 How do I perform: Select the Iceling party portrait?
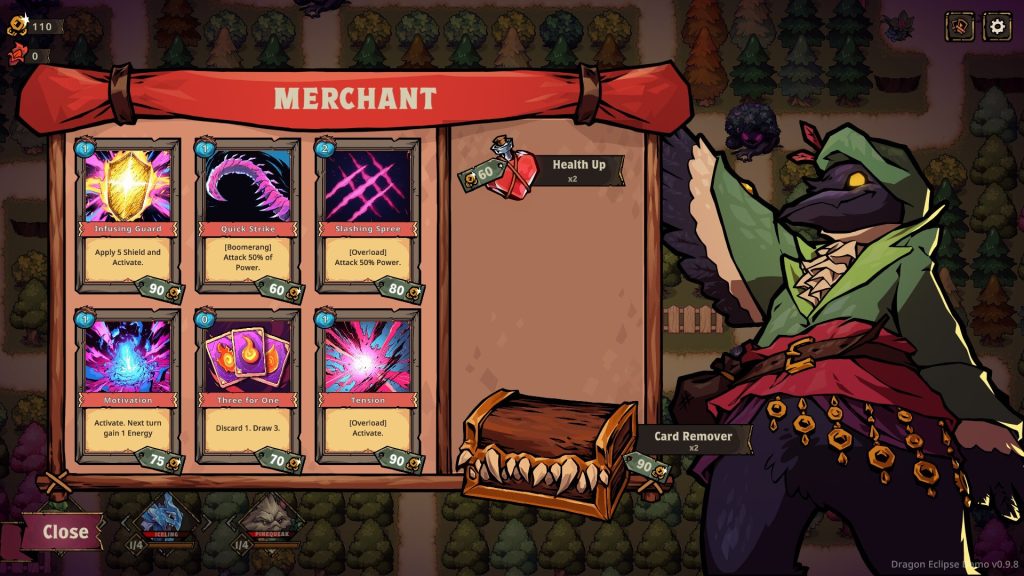pos(161,518)
